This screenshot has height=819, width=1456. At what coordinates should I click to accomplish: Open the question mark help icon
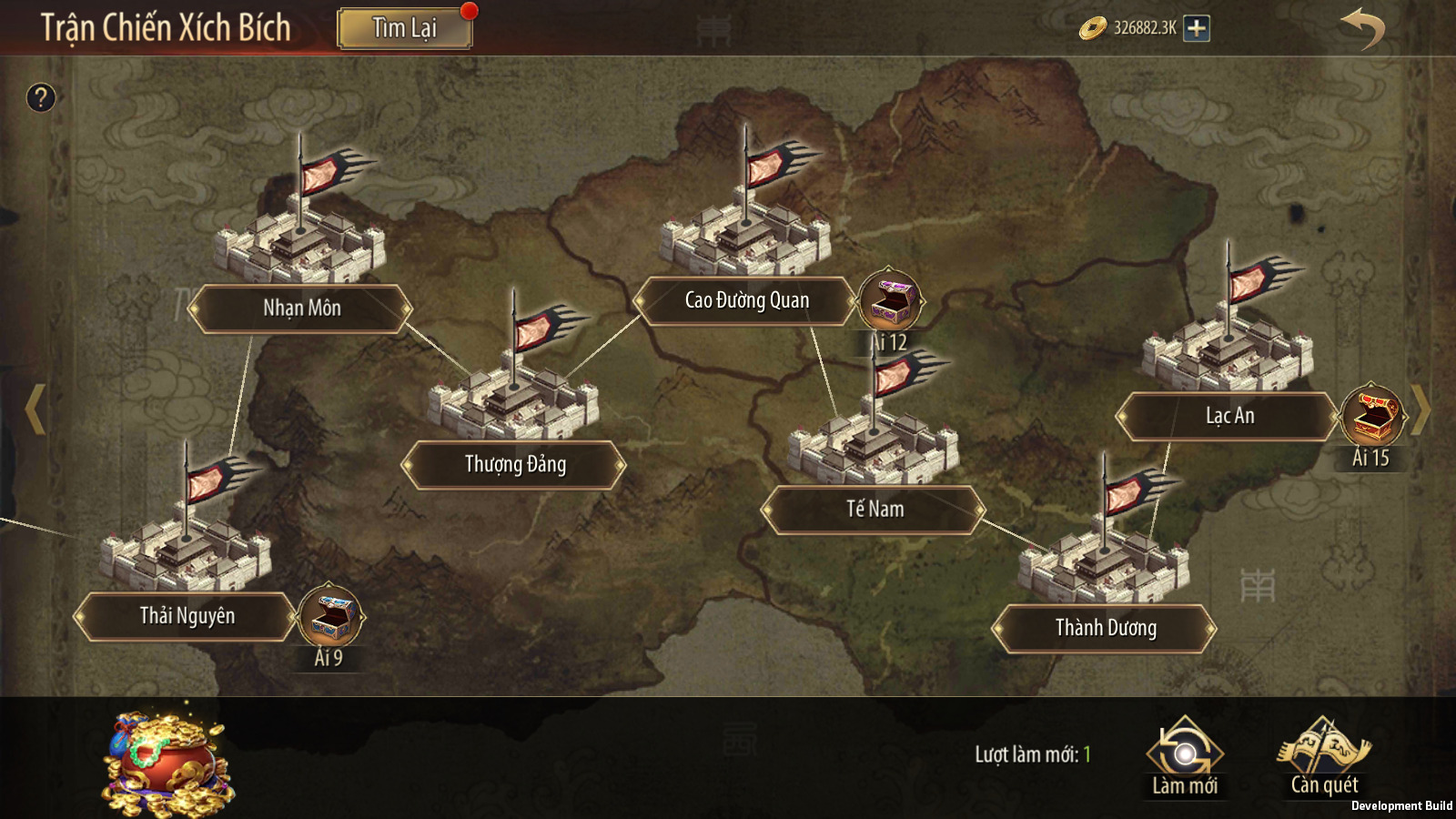click(x=41, y=97)
